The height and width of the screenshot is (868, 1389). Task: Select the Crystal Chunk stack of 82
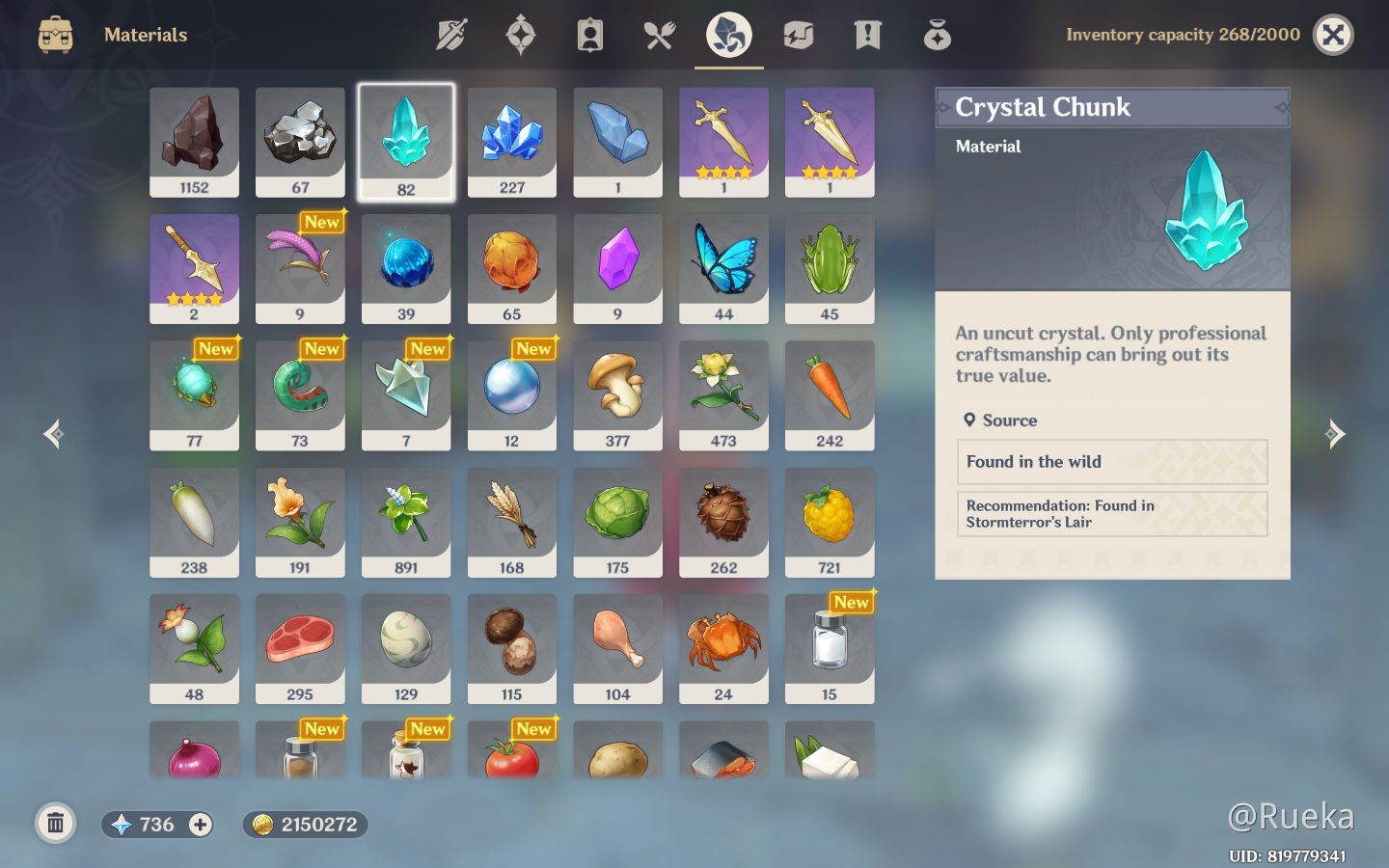click(x=406, y=142)
